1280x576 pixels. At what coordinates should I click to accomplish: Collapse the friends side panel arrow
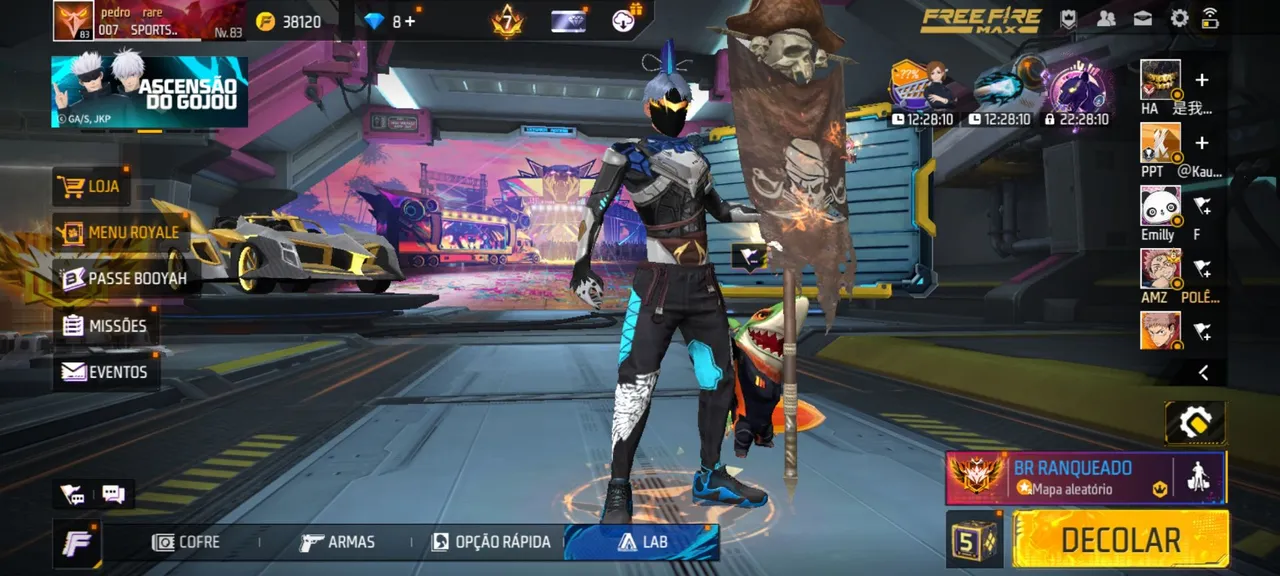[x=1203, y=373]
